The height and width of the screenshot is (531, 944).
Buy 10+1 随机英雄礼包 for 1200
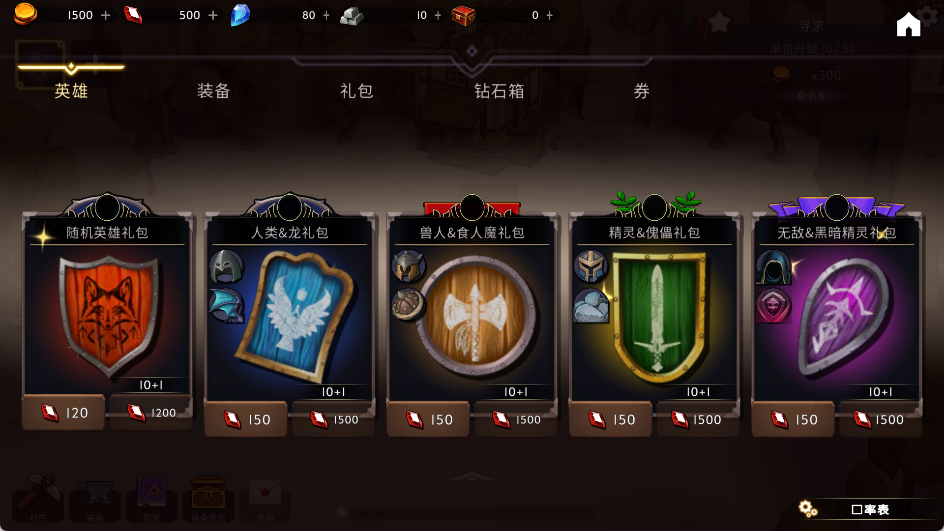tap(150, 412)
